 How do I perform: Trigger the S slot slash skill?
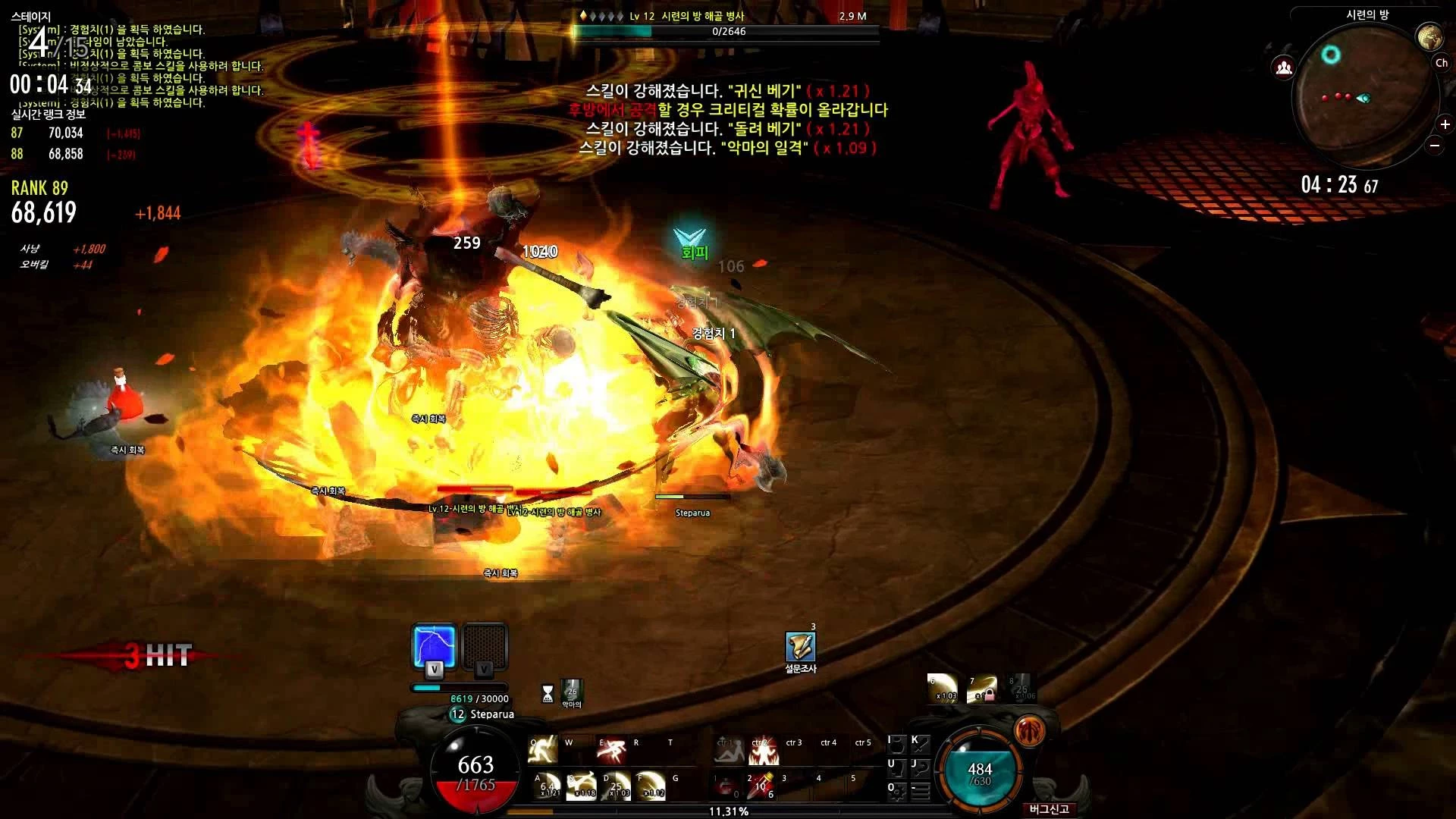582,786
